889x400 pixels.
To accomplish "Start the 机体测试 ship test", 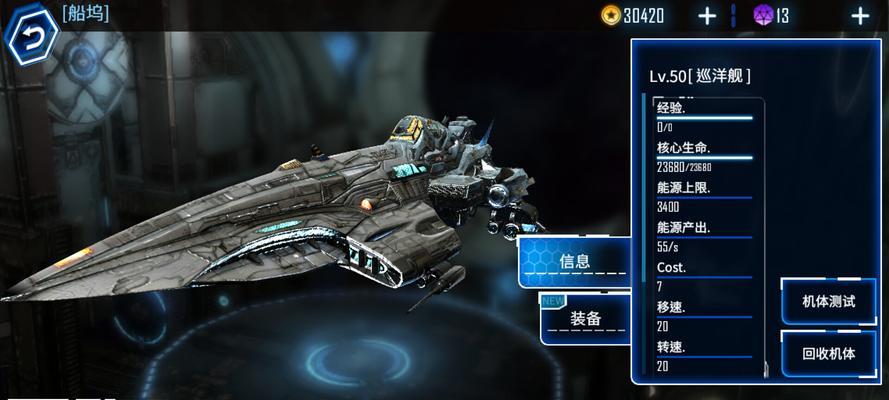I will tap(828, 302).
